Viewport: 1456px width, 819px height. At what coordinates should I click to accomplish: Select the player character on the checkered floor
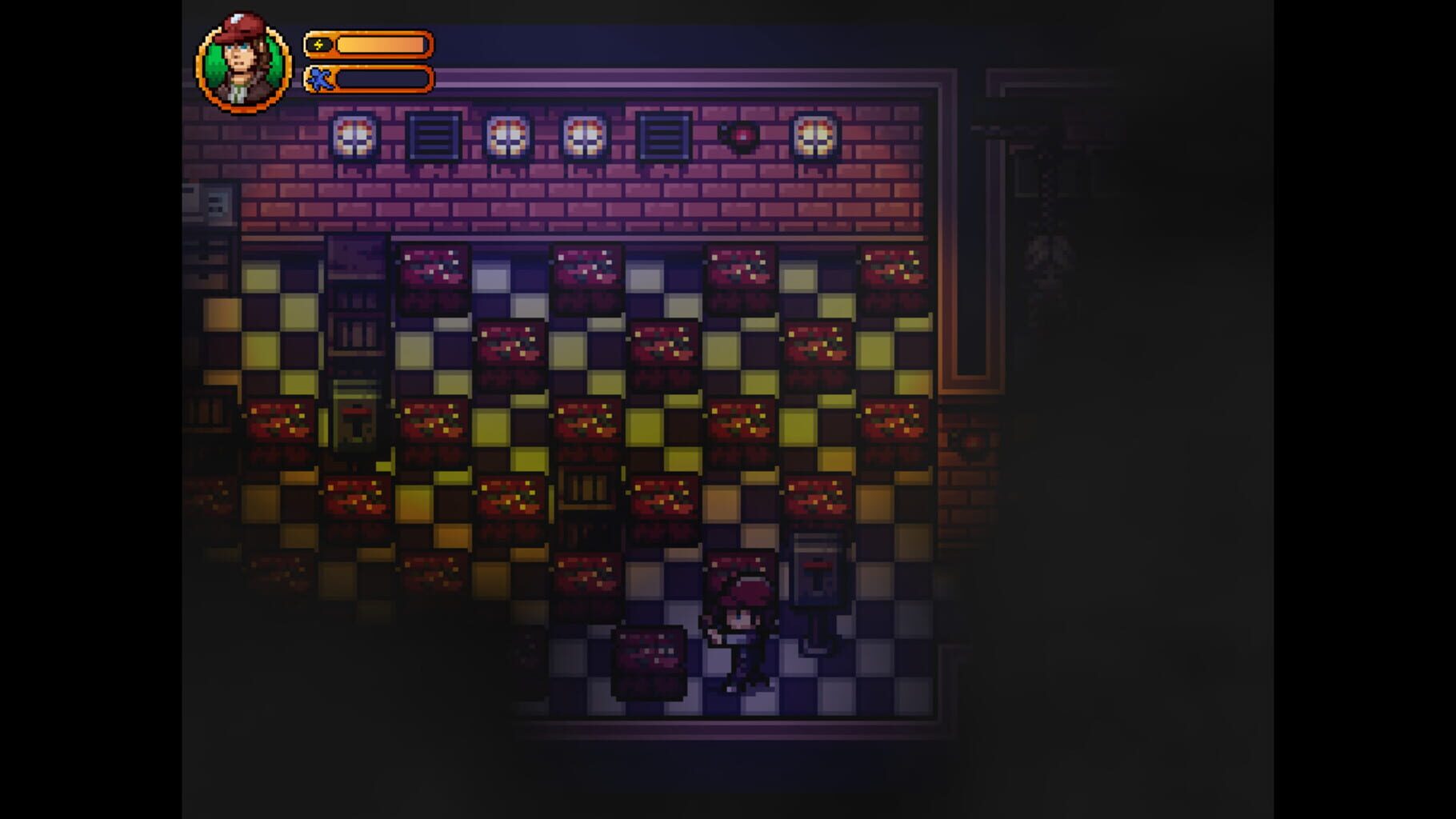pyautogui.click(x=740, y=632)
